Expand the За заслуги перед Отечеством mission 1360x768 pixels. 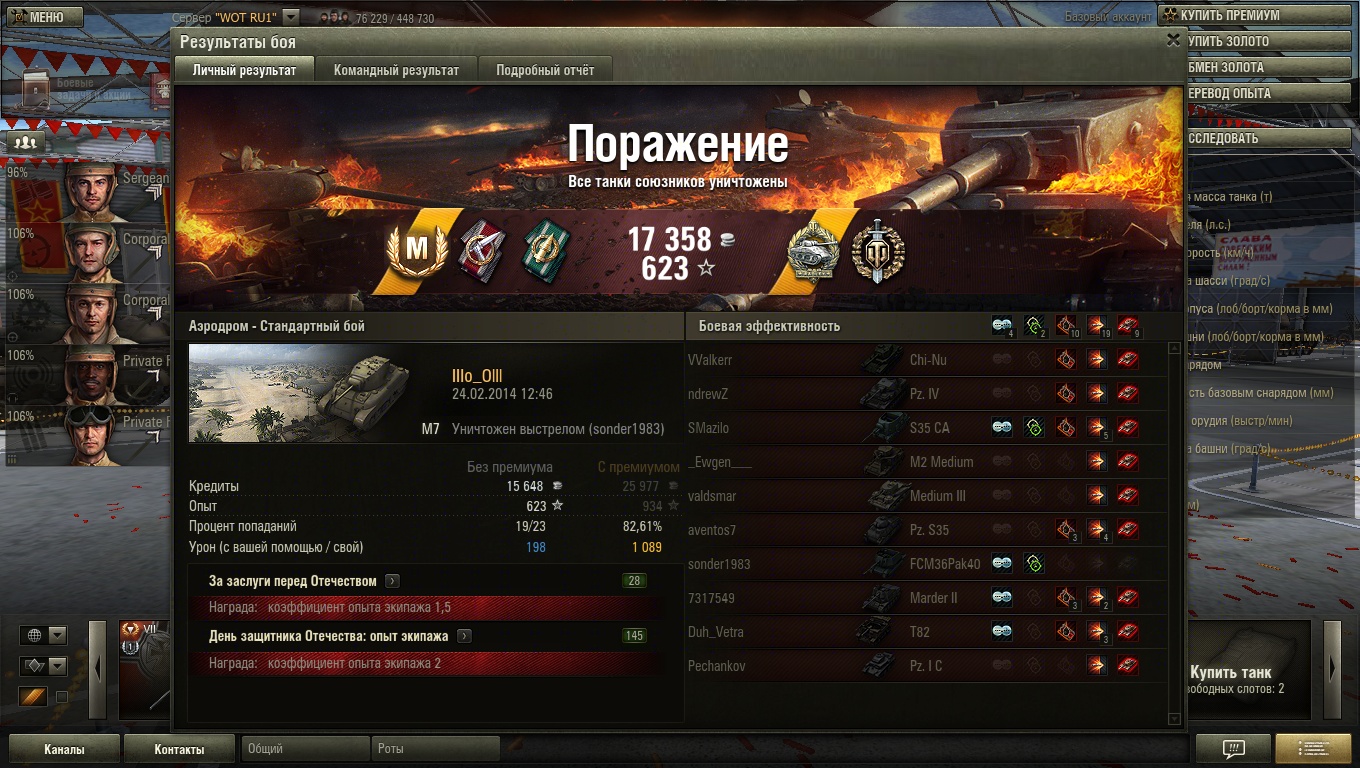click(392, 581)
